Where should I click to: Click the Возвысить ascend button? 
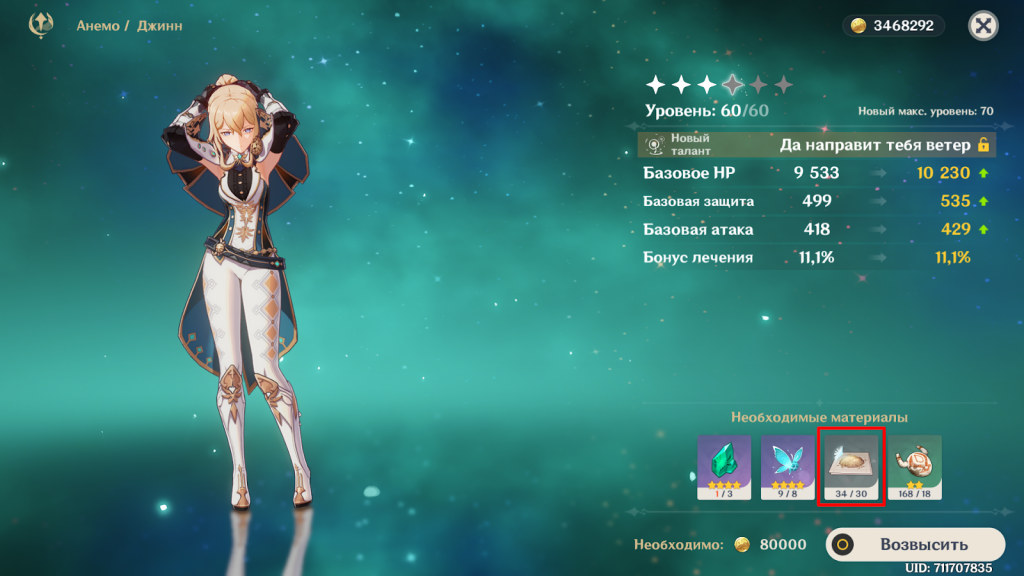(914, 545)
